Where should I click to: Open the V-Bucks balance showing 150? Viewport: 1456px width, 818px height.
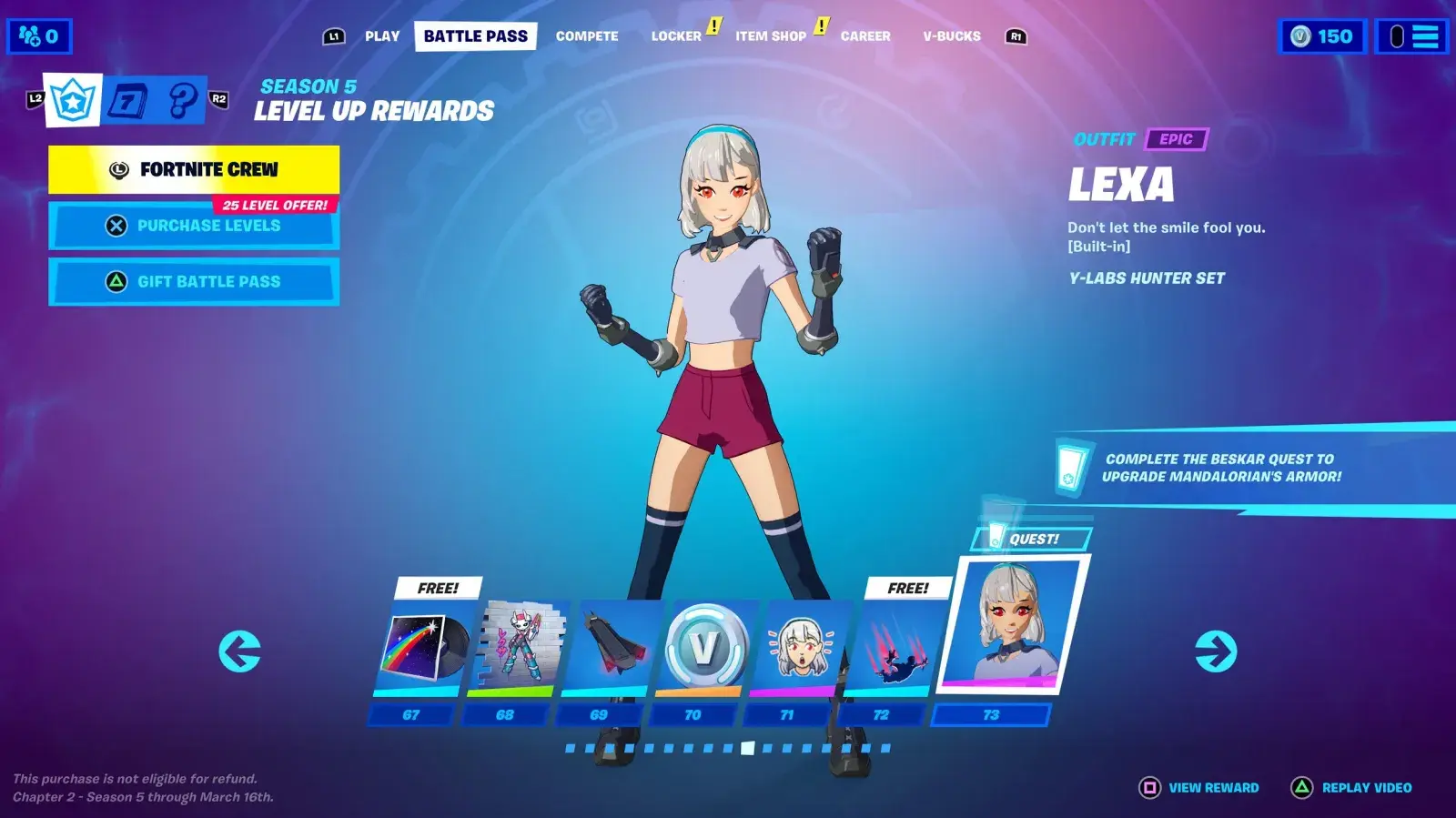[x=1322, y=36]
